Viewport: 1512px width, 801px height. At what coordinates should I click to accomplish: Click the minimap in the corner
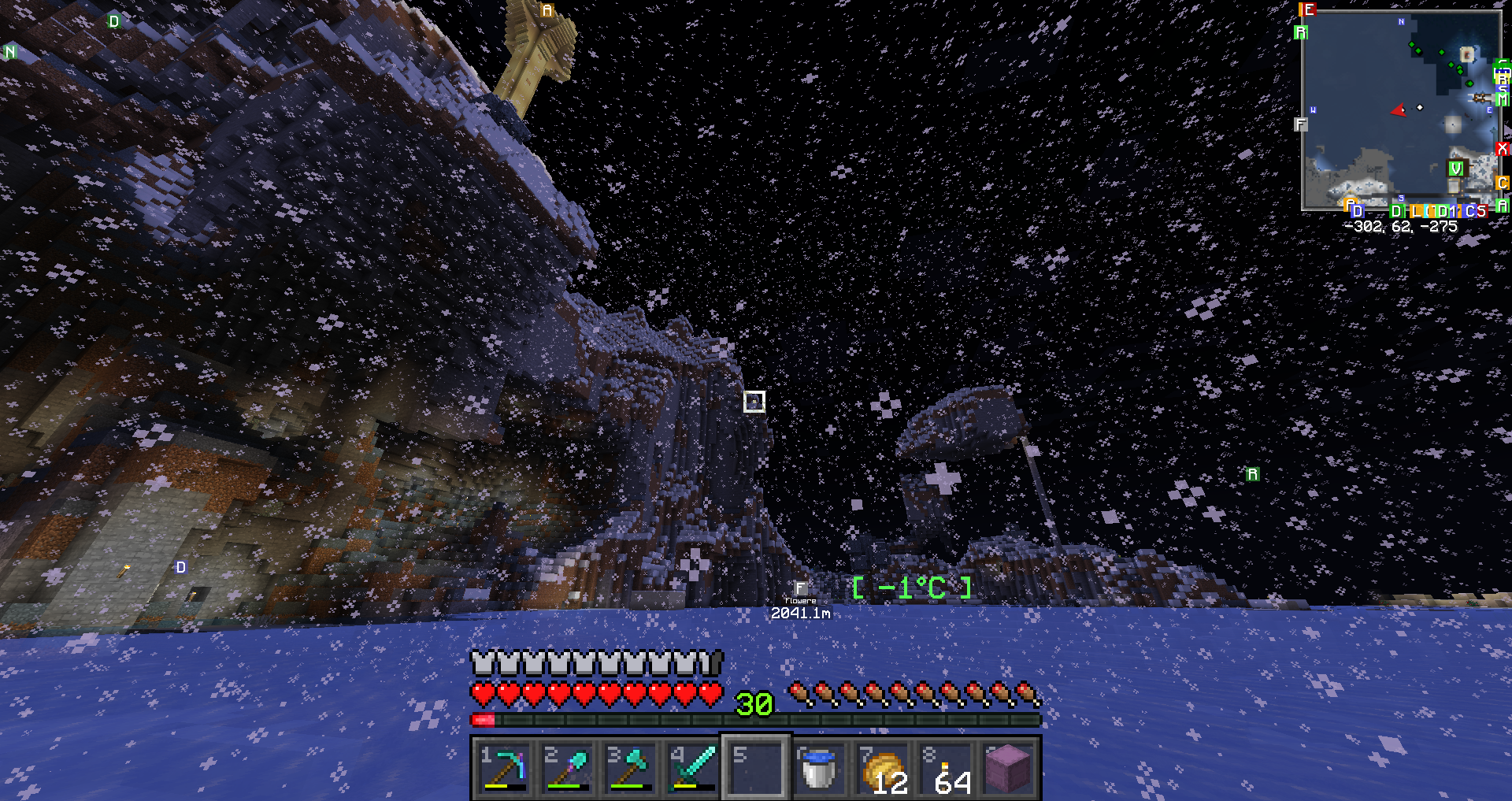1400,110
